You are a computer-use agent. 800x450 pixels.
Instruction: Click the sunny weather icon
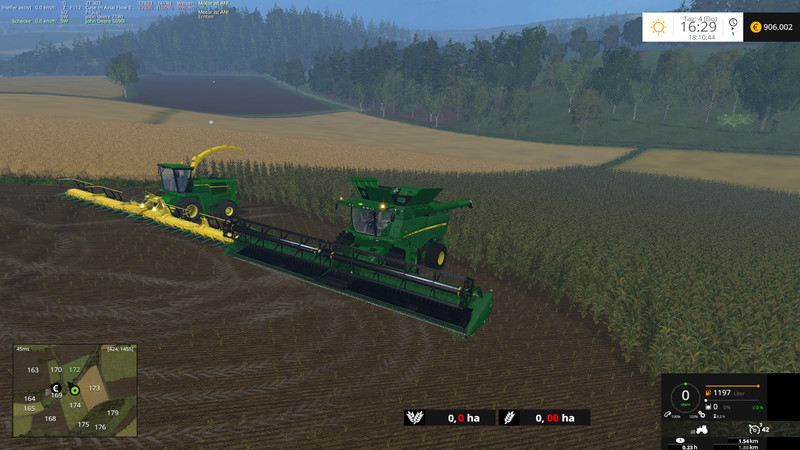[658, 27]
